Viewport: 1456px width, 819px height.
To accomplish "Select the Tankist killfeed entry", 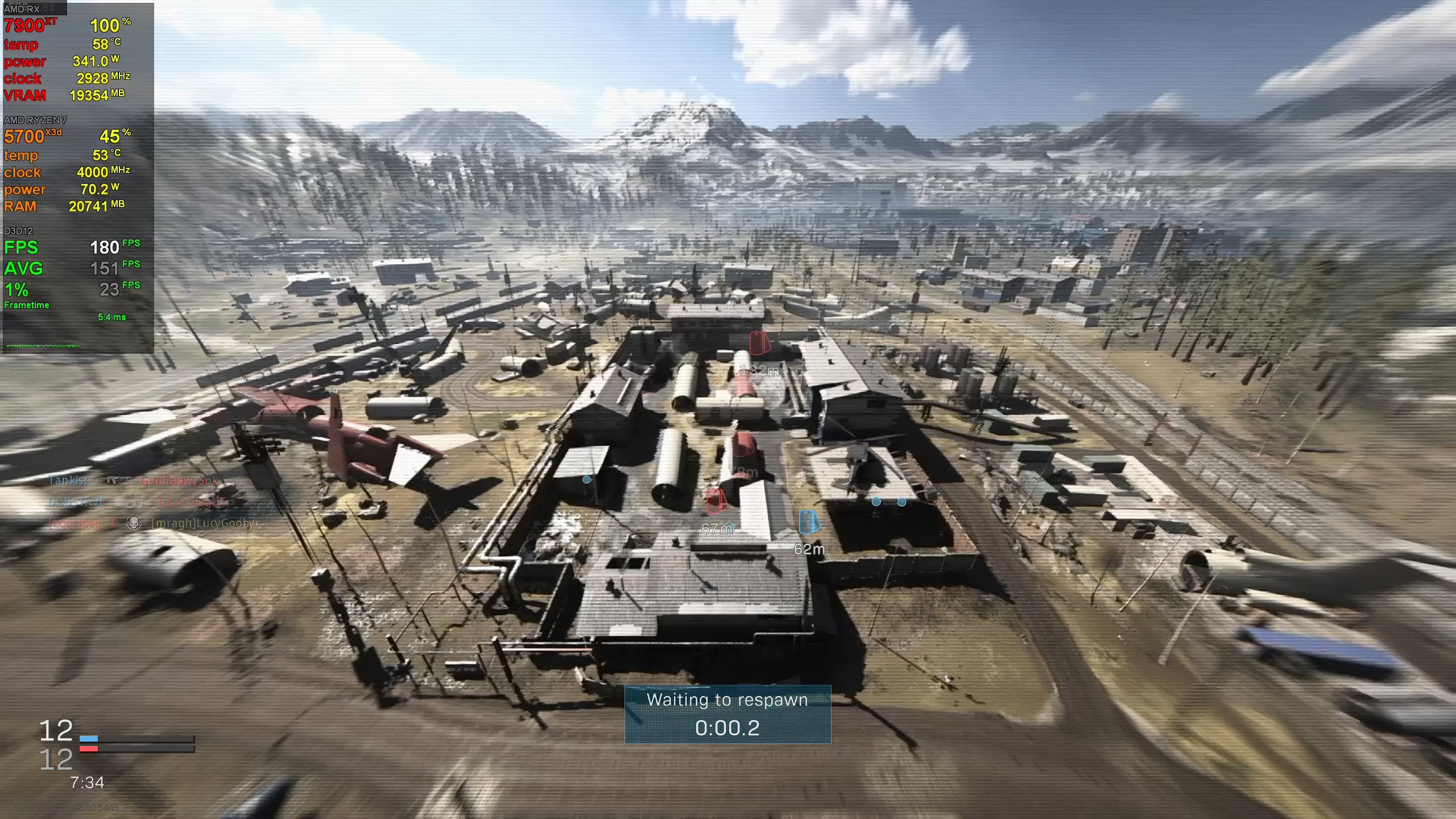I will coord(68,481).
